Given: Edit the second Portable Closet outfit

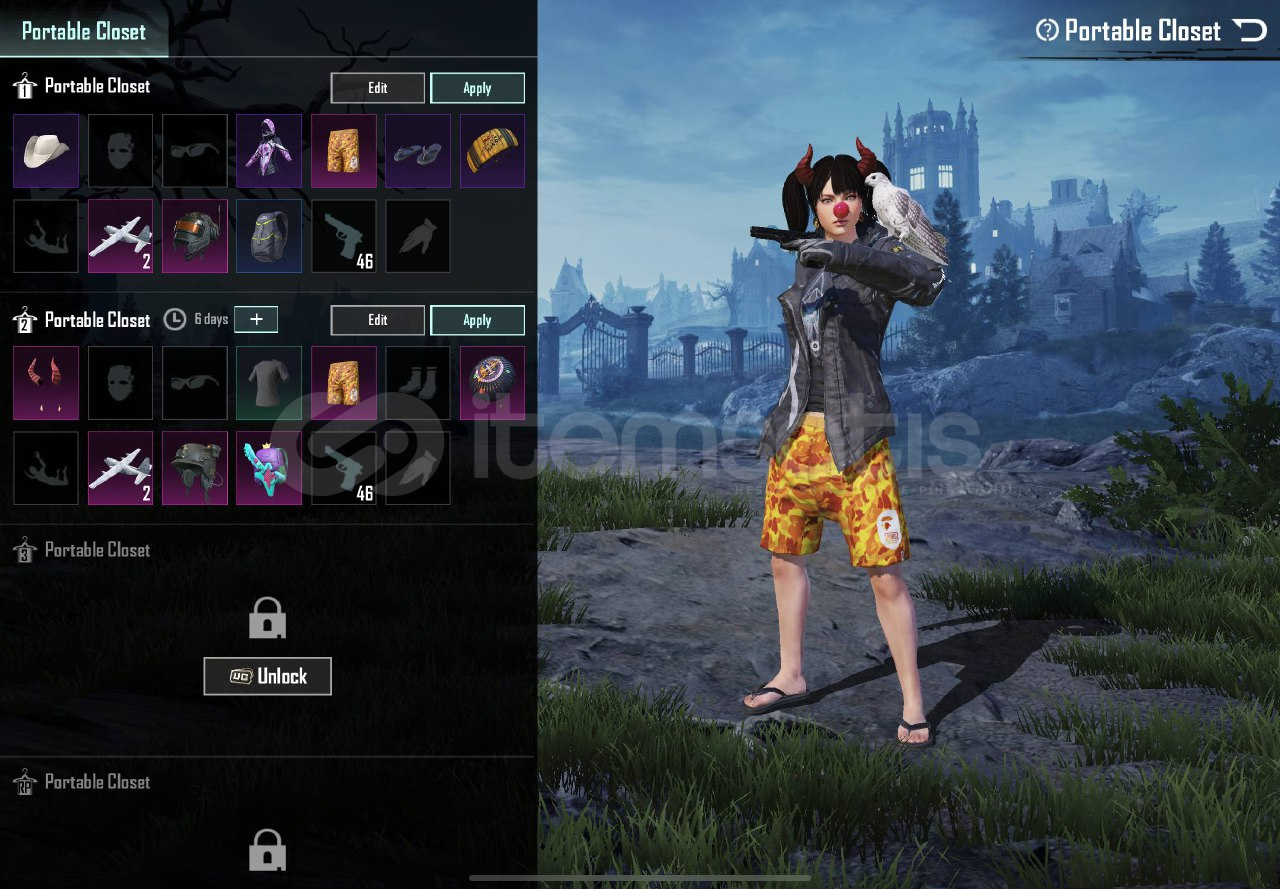Looking at the screenshot, I should [x=377, y=320].
